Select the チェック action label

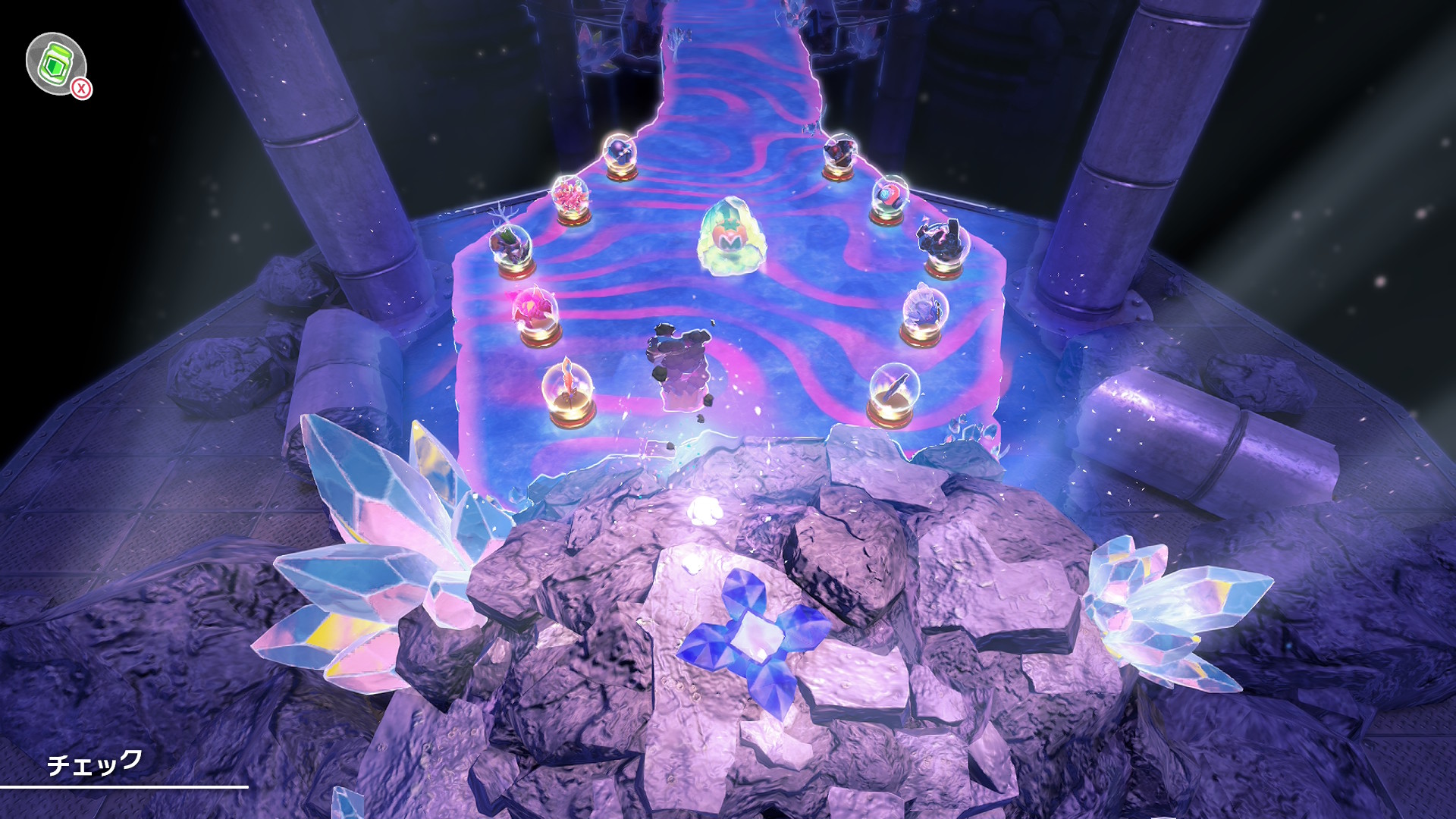point(95,763)
